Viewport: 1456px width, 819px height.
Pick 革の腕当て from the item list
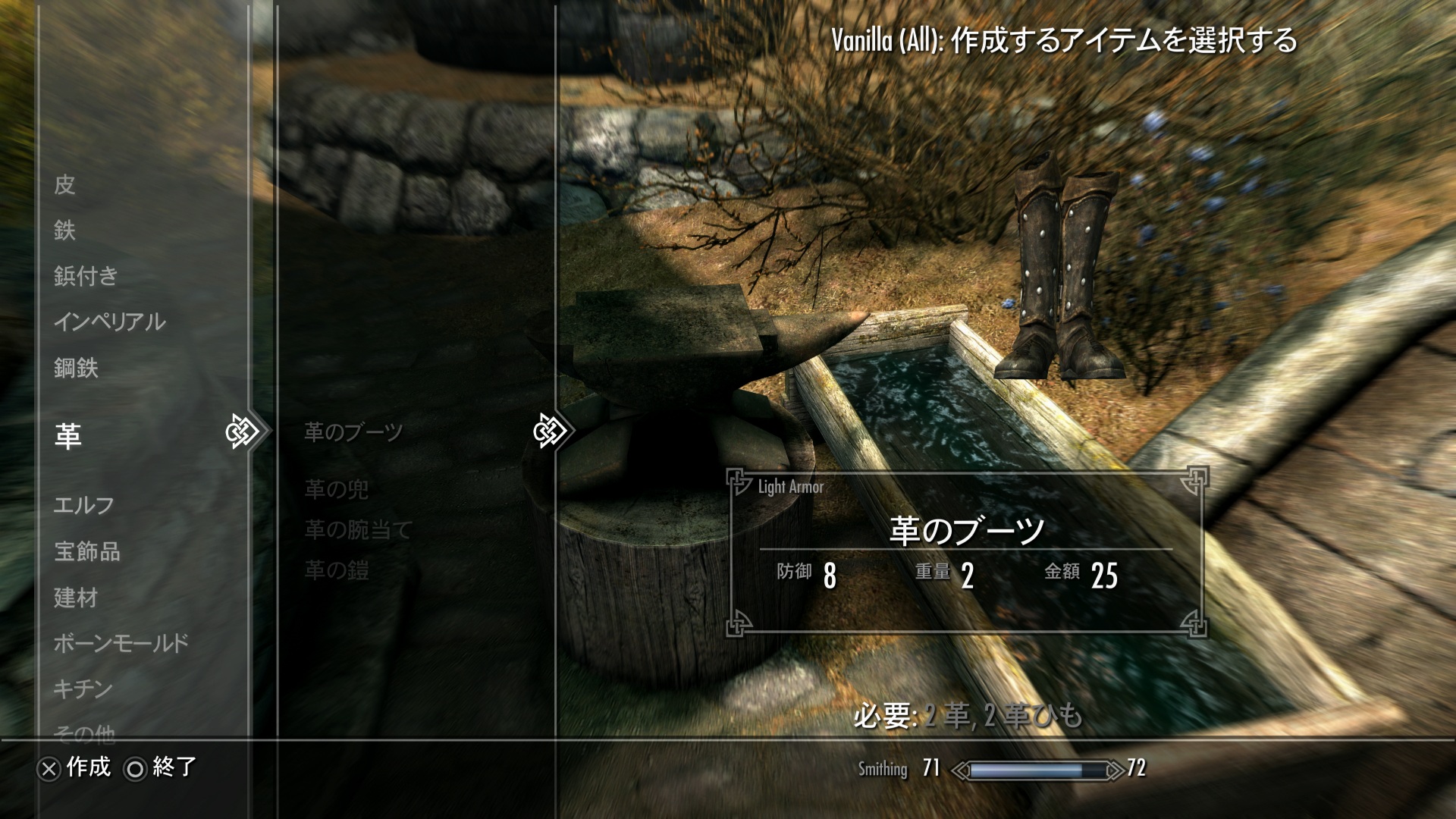[358, 530]
